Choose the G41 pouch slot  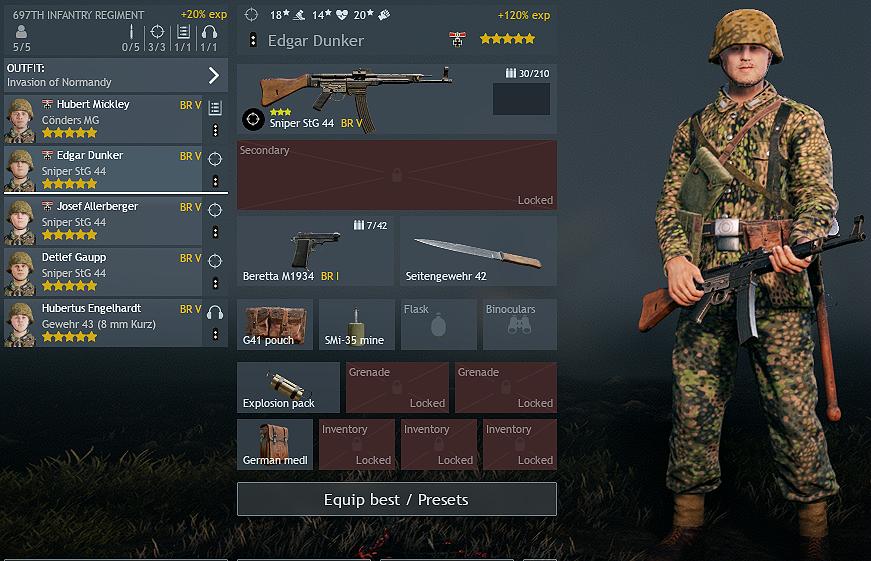275,325
